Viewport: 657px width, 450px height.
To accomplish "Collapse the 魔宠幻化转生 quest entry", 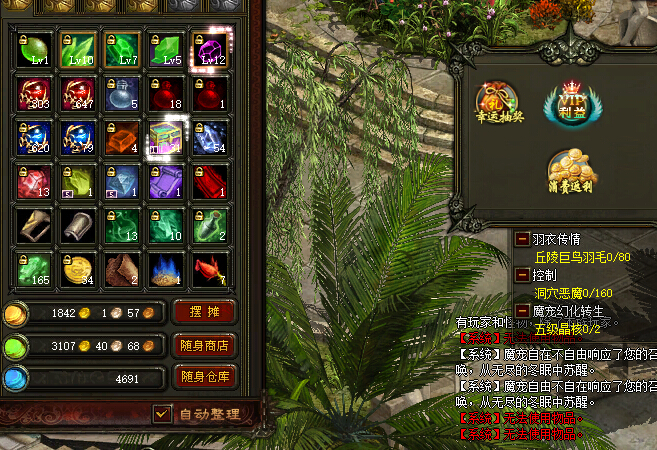I will pyautogui.click(x=522, y=310).
